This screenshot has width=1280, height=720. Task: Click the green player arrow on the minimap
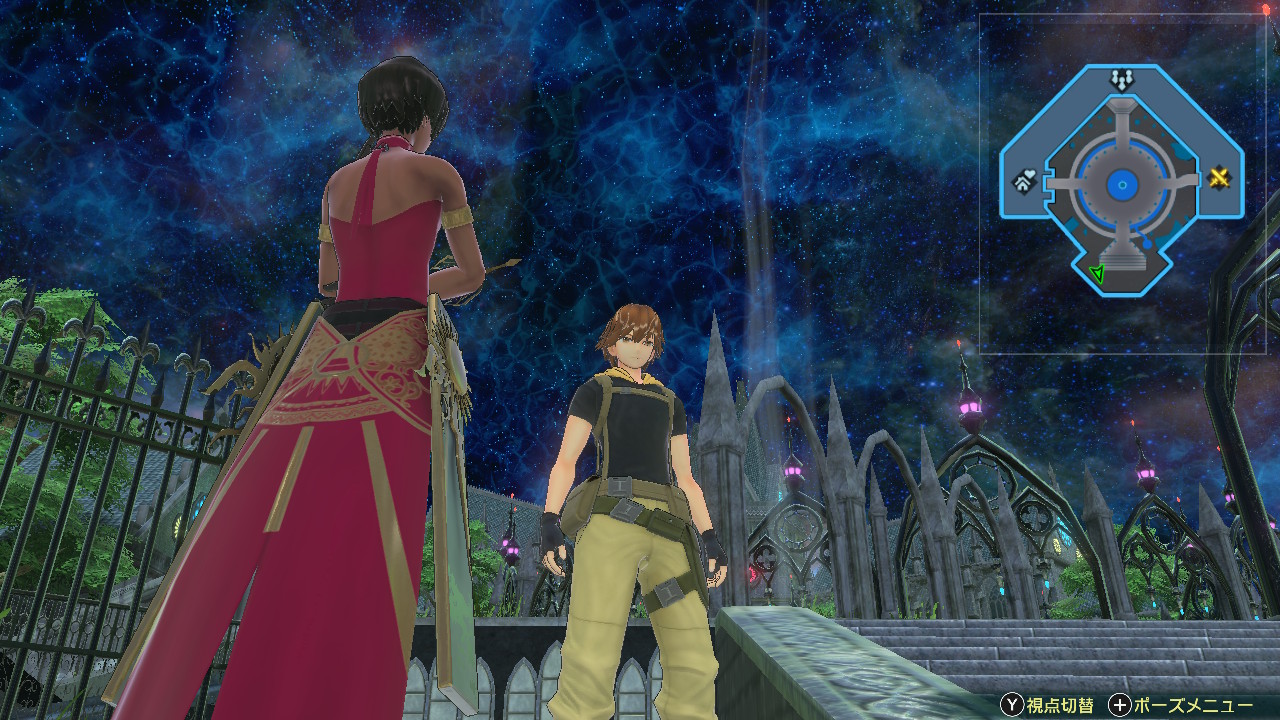[1097, 273]
